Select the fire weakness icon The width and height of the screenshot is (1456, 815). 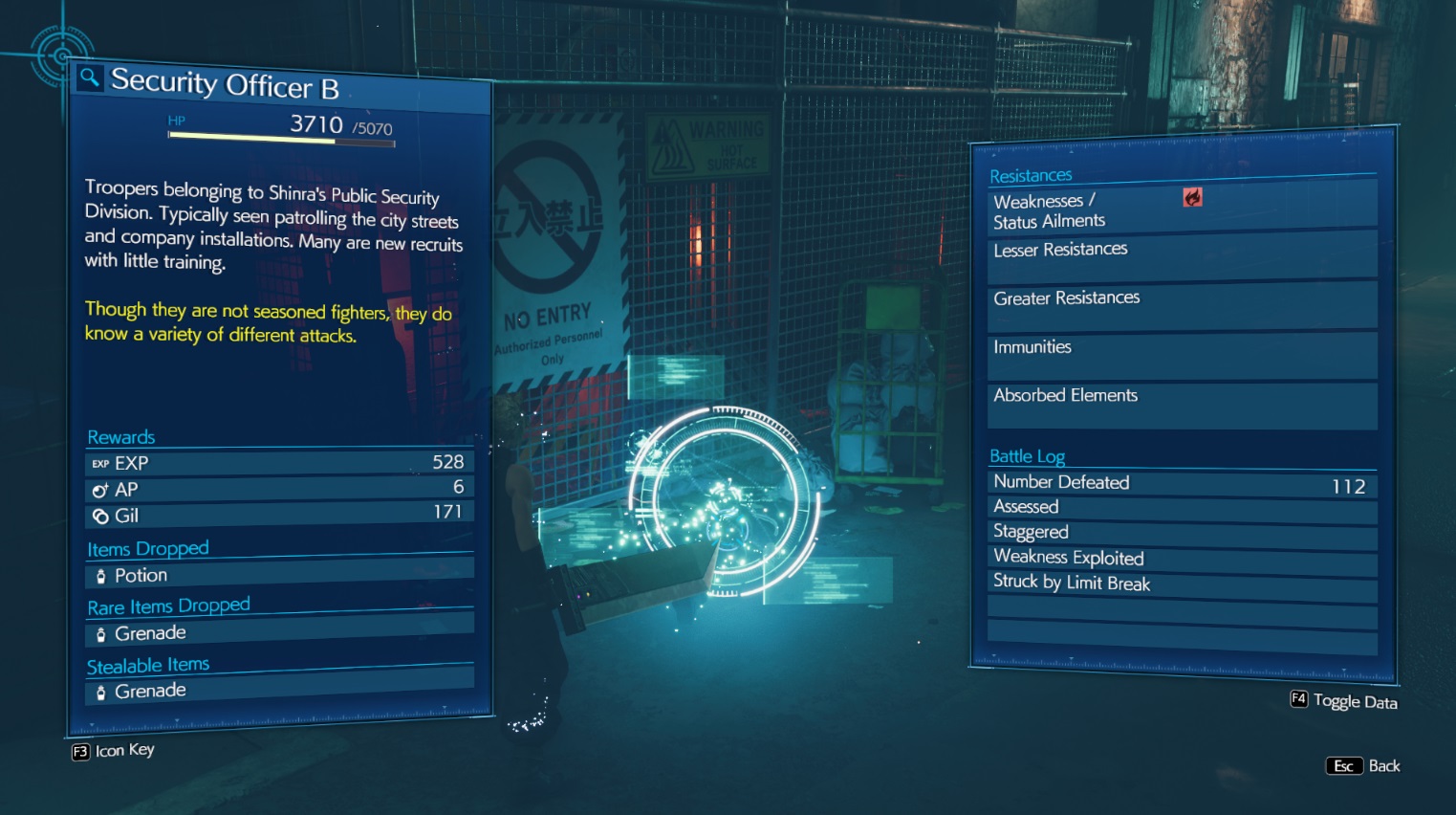pyautogui.click(x=1192, y=197)
